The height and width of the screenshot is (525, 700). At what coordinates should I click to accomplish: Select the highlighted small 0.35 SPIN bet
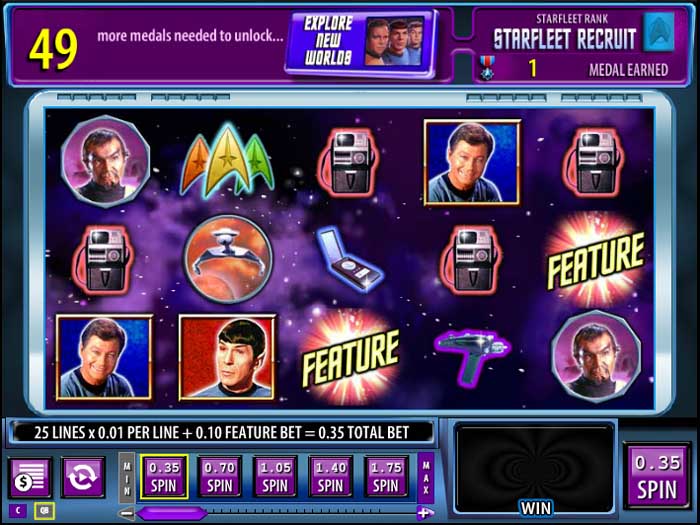click(165, 476)
